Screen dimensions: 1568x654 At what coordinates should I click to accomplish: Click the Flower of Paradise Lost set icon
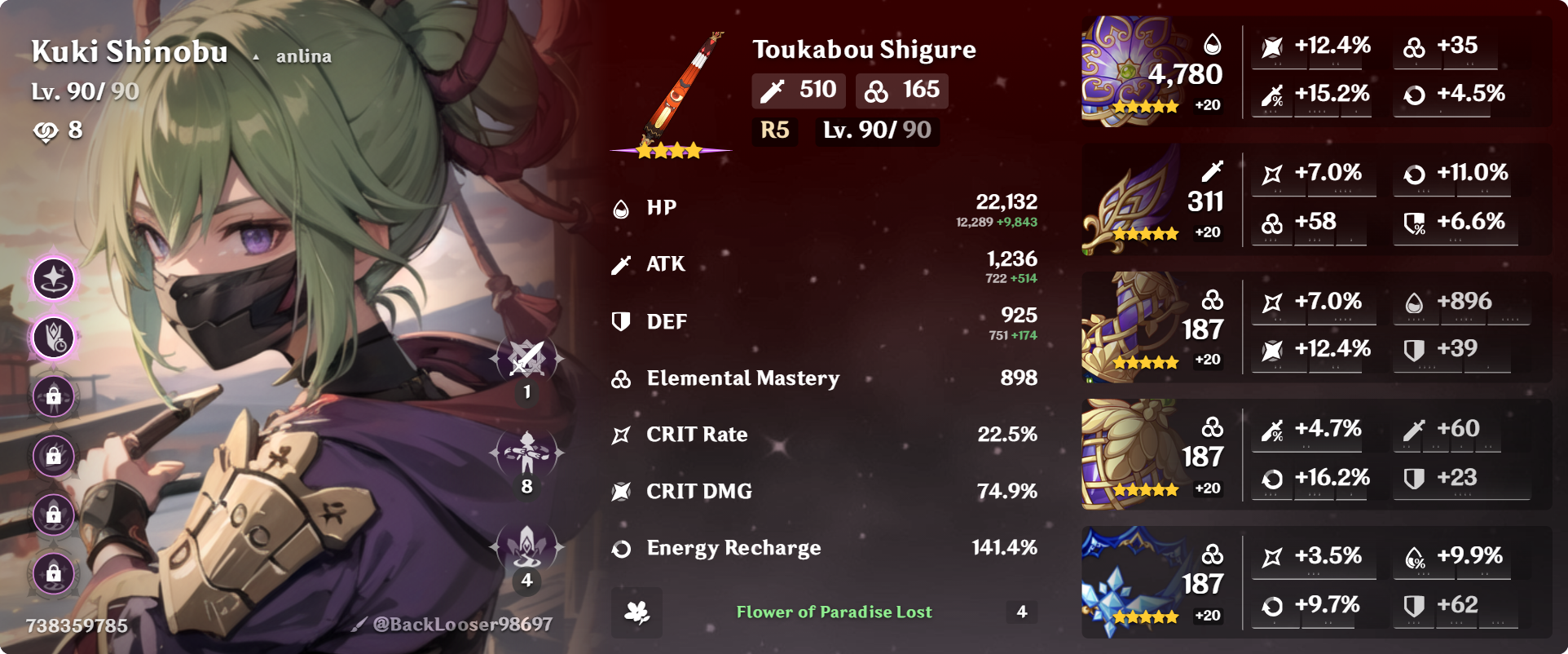click(x=636, y=612)
